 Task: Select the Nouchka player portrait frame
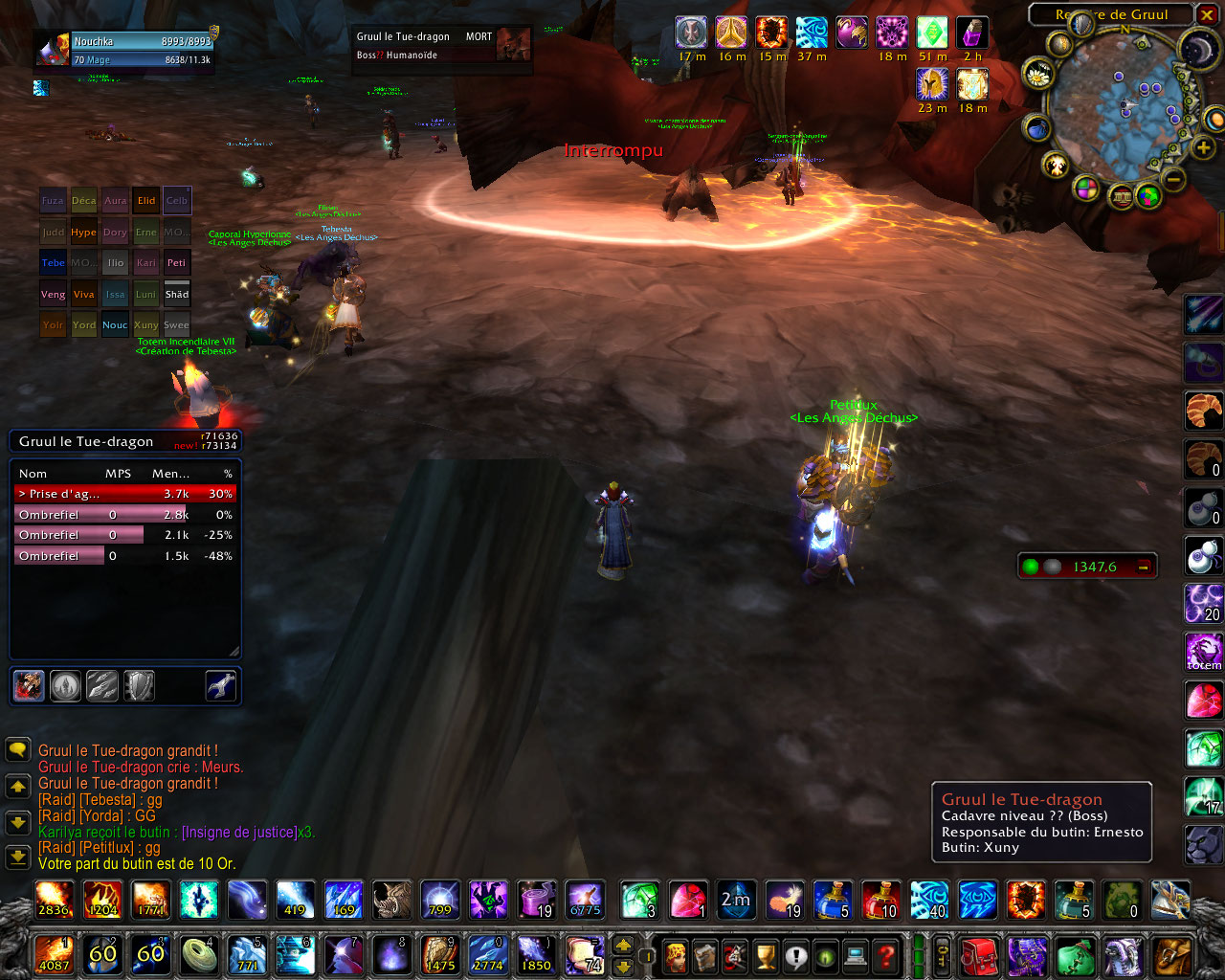pos(53,50)
